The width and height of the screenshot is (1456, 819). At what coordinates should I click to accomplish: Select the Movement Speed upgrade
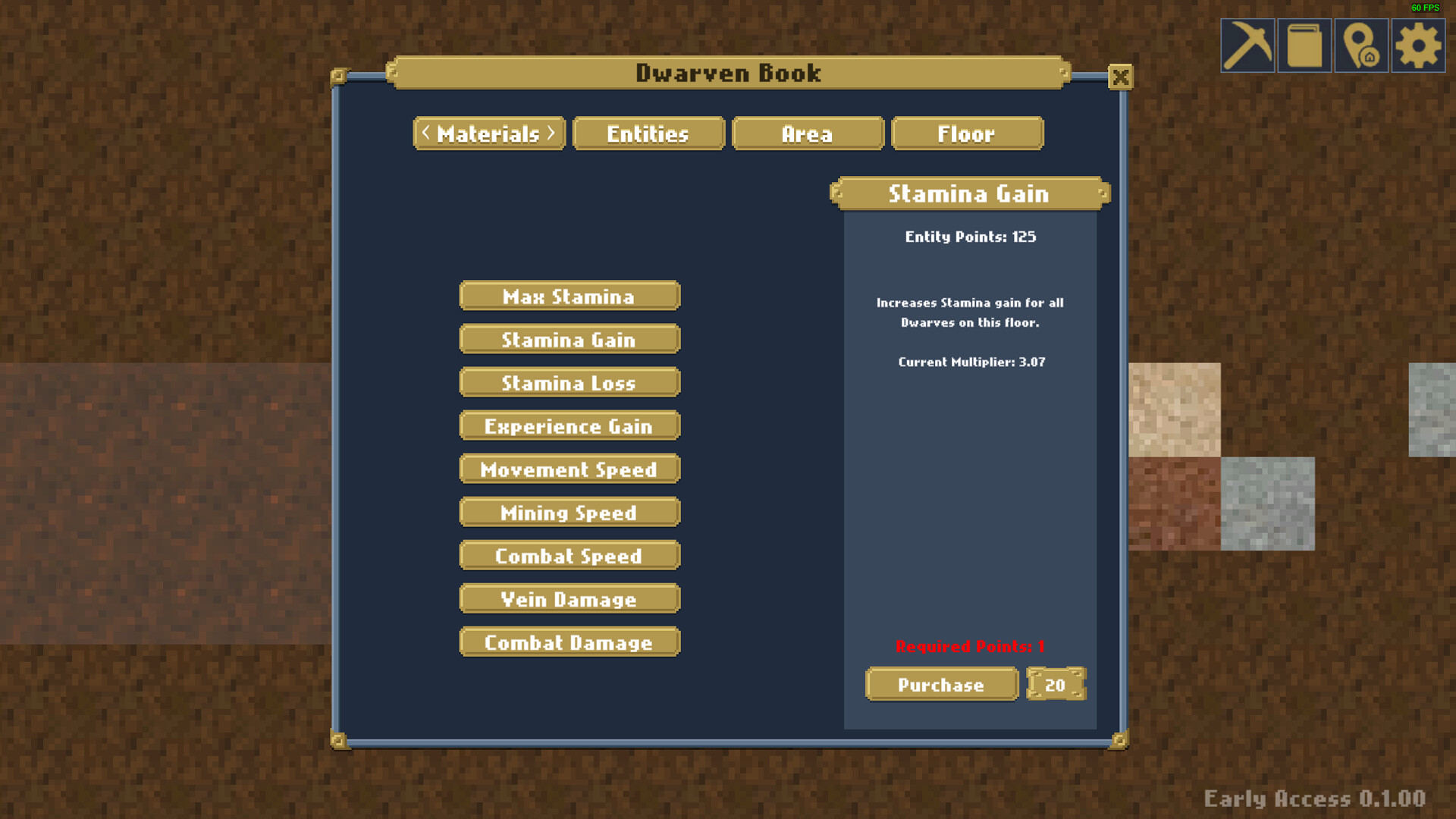coord(569,469)
